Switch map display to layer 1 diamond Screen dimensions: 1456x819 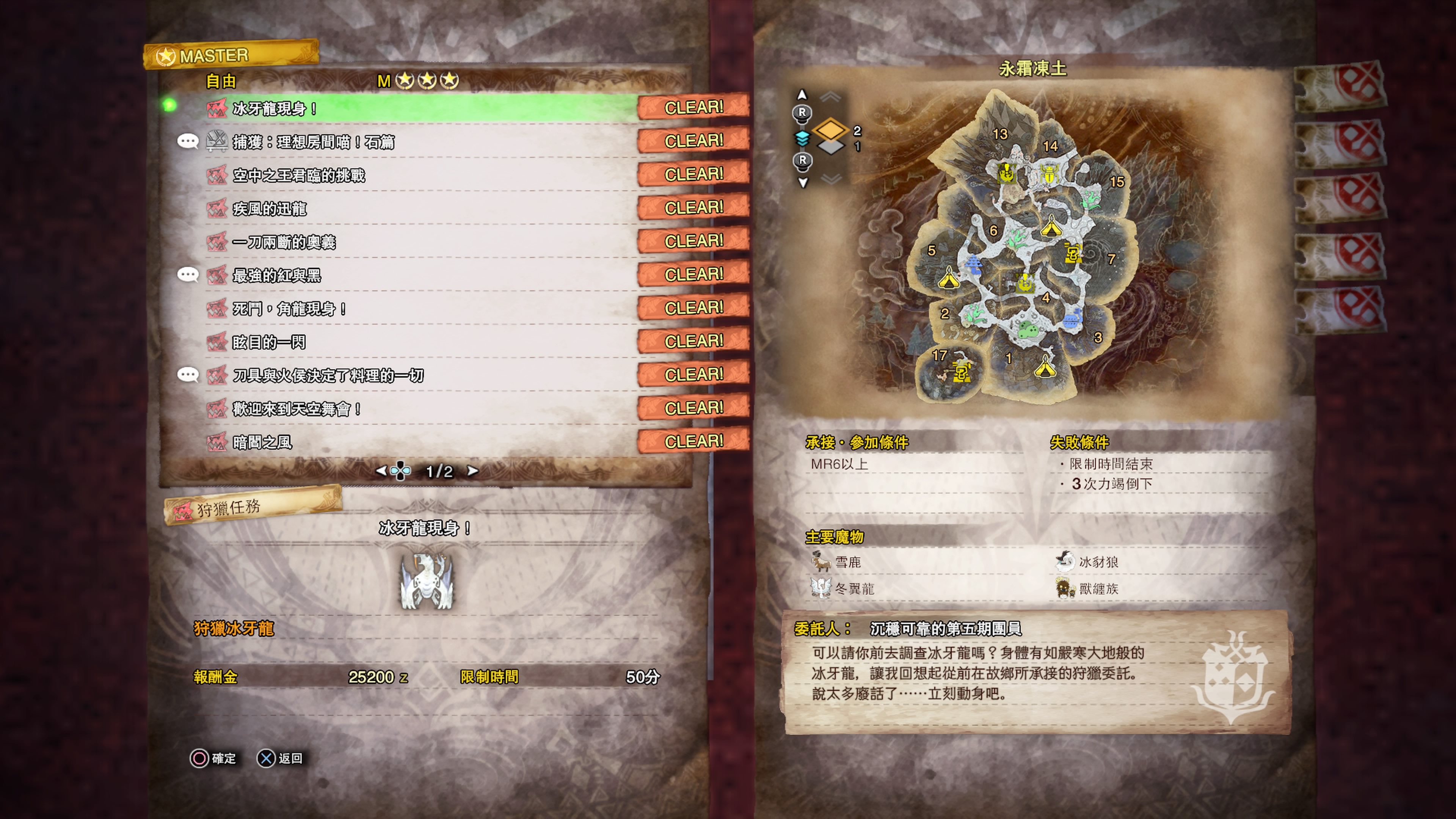coord(831,147)
